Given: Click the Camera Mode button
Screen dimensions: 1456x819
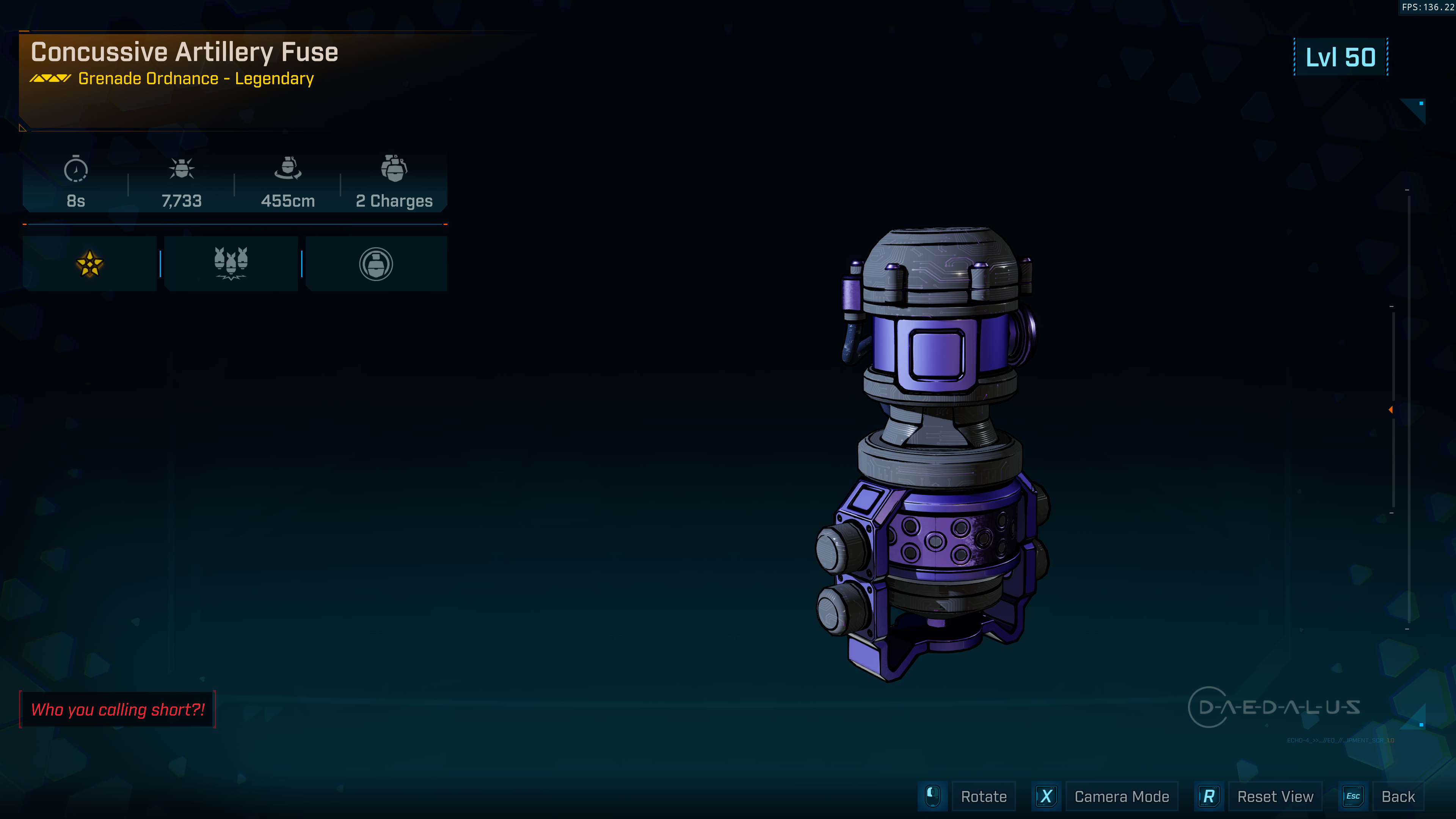Looking at the screenshot, I should click(x=1122, y=796).
